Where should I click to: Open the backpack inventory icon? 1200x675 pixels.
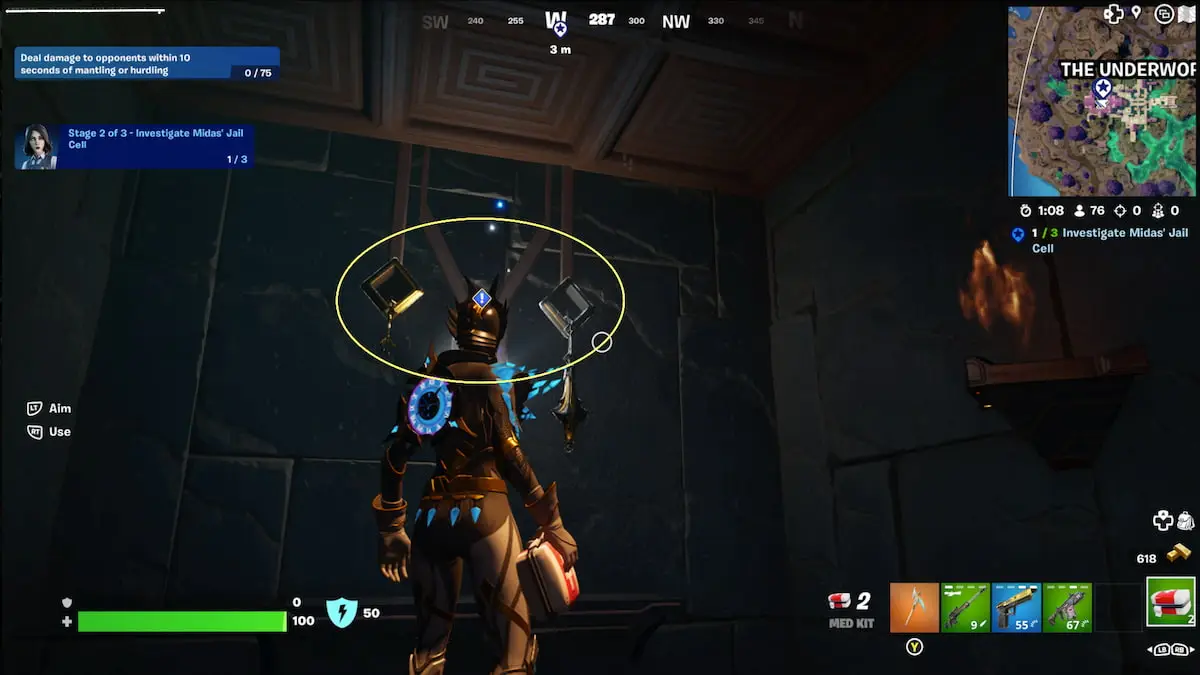pyautogui.click(x=1185, y=520)
